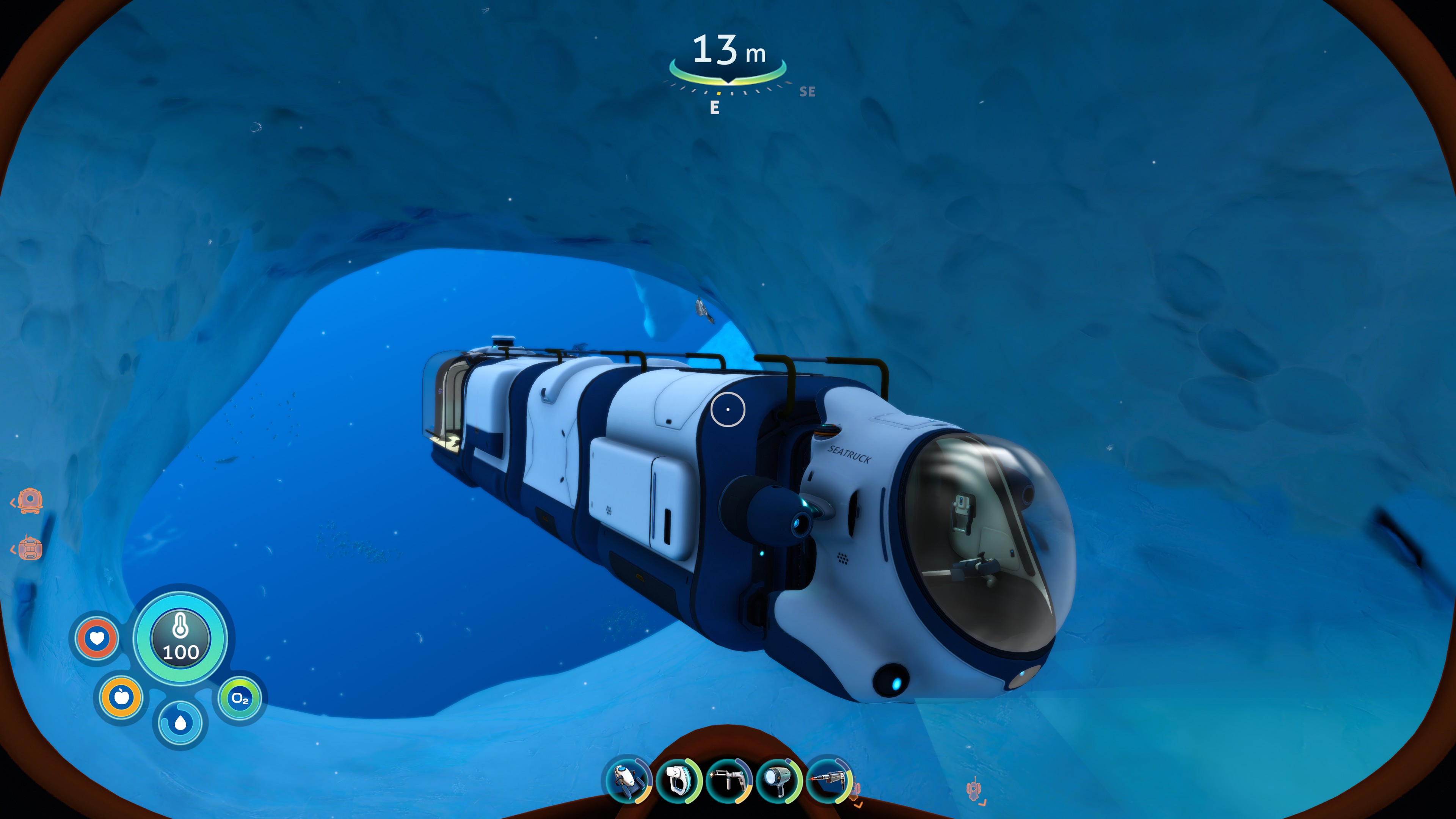
Task: Equip the scanner from the second quickslot
Action: [x=678, y=781]
